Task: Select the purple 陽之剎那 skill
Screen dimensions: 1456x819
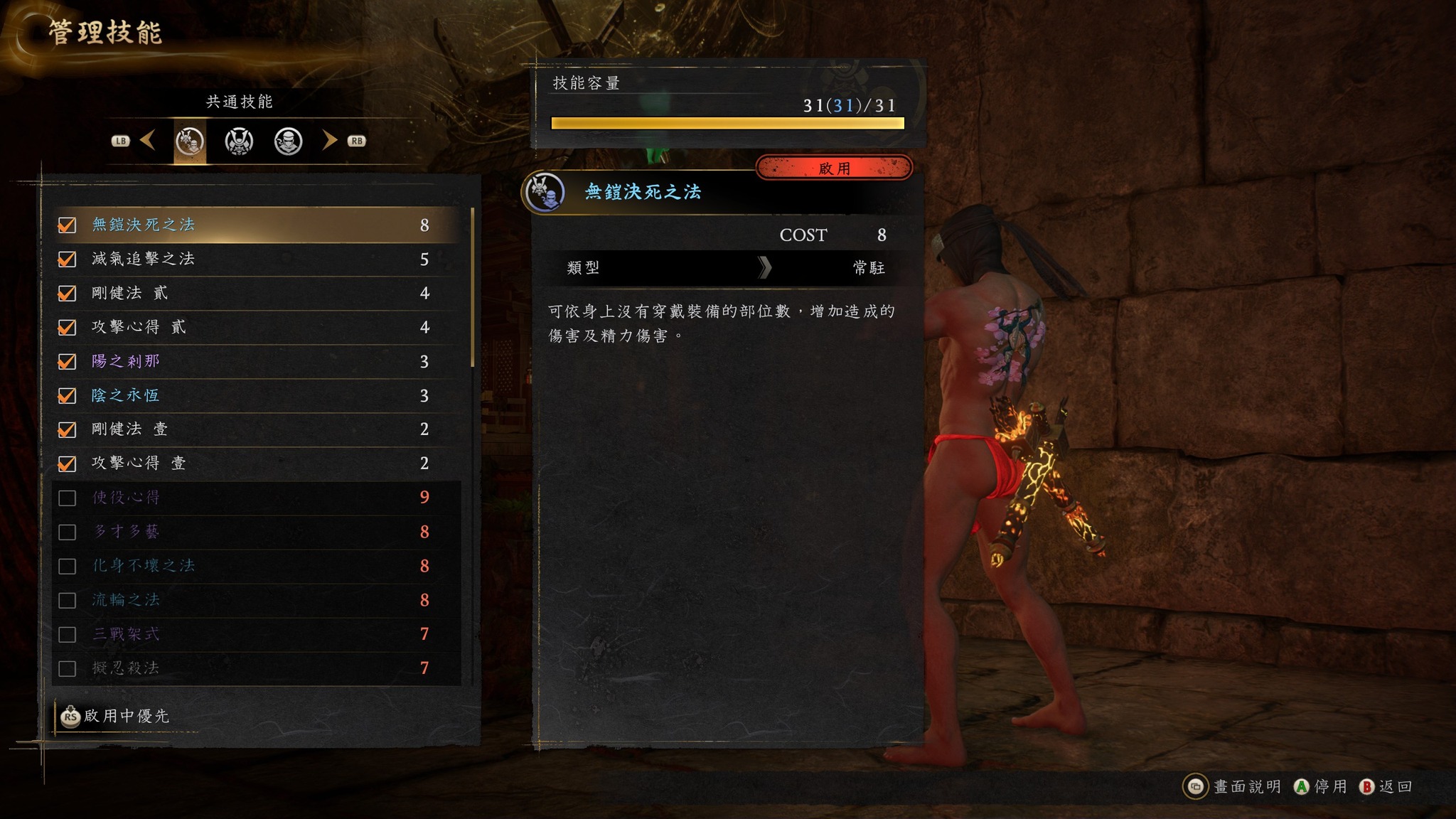Action: click(x=256, y=361)
